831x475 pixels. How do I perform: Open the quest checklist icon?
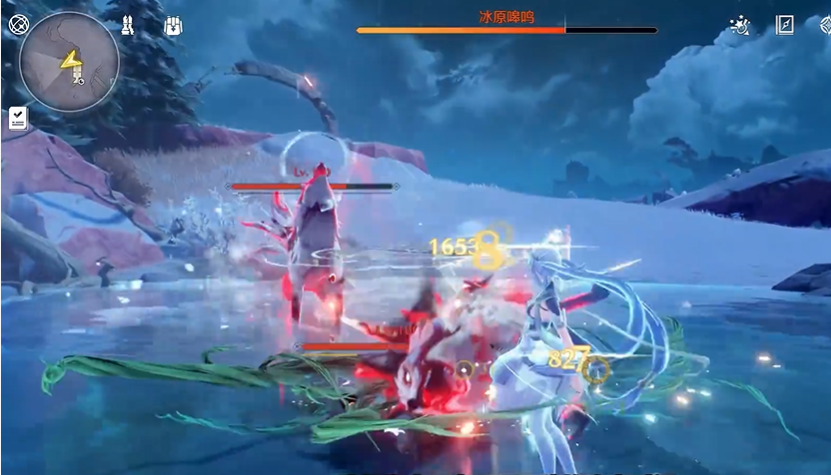[x=17, y=118]
